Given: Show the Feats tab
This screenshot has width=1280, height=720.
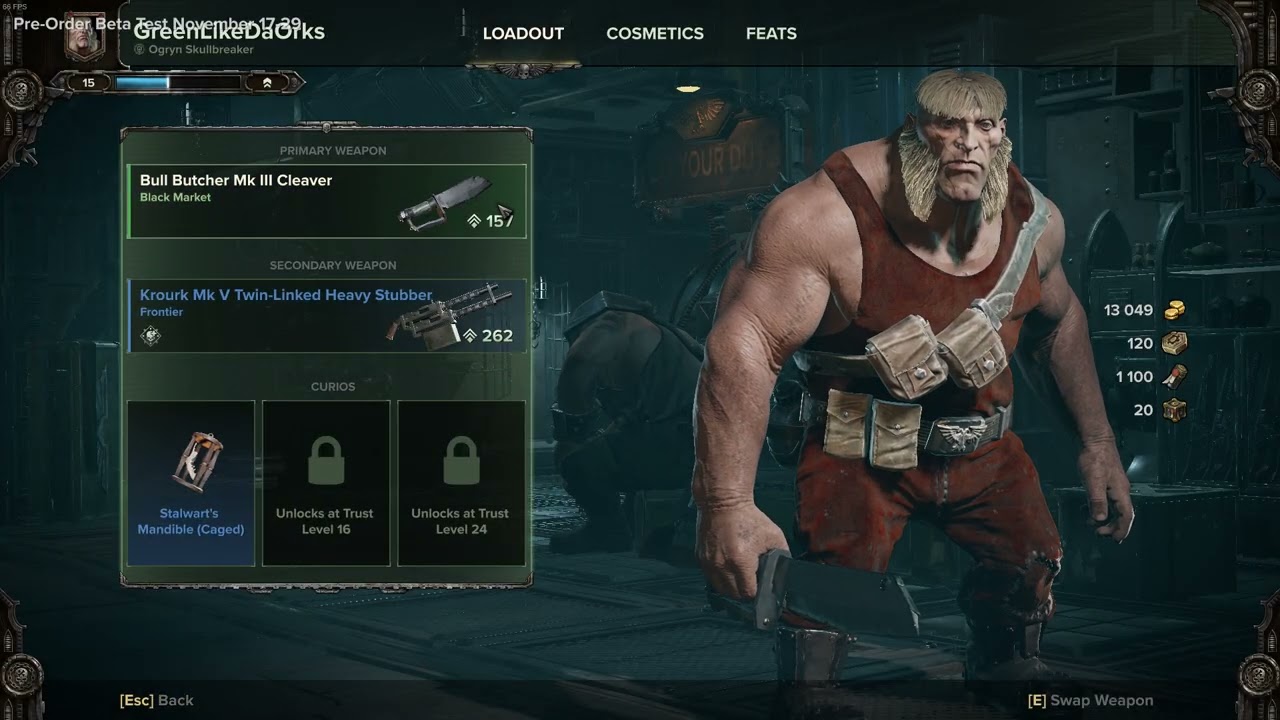Looking at the screenshot, I should 771,34.
